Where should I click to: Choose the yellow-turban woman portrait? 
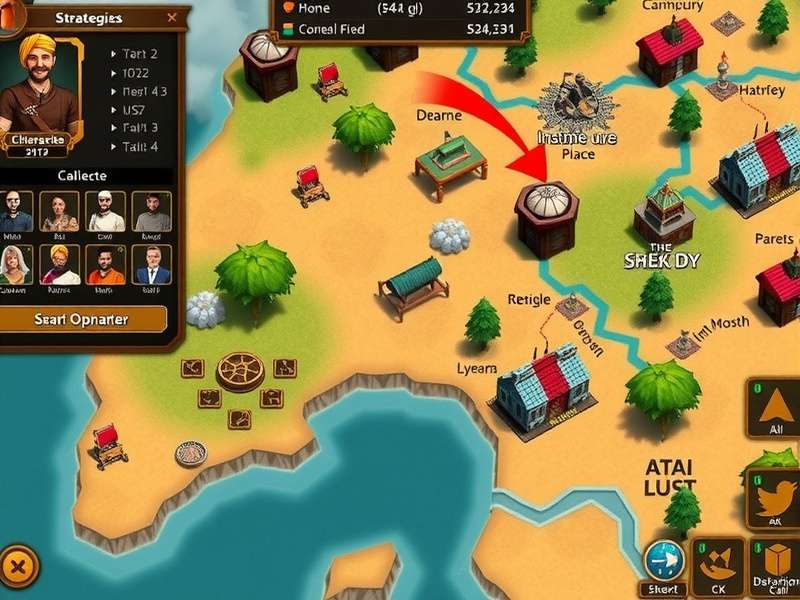[x=60, y=264]
